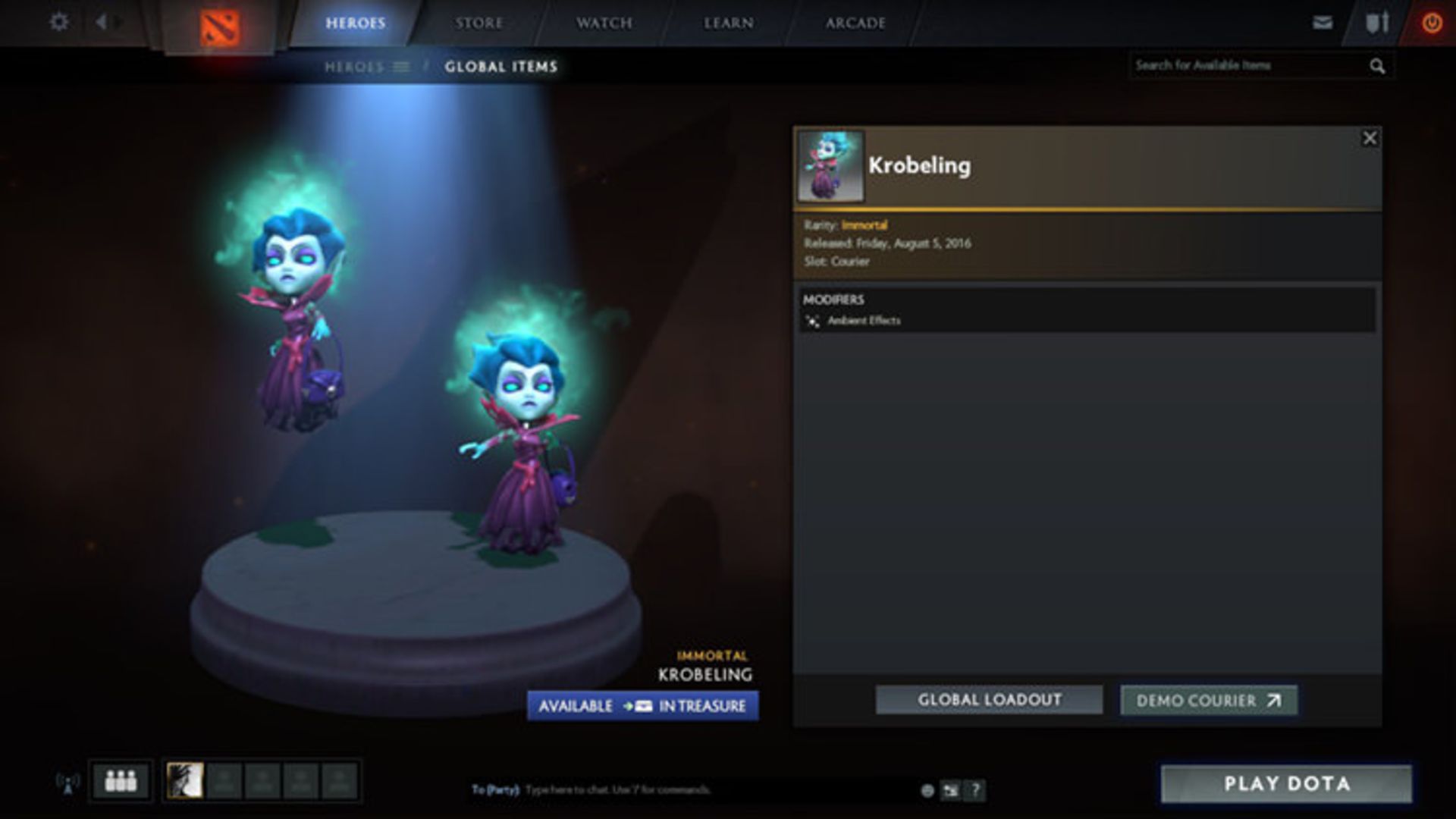Screen dimensions: 1456x819
Task: Open the Learn tab
Action: point(728,24)
